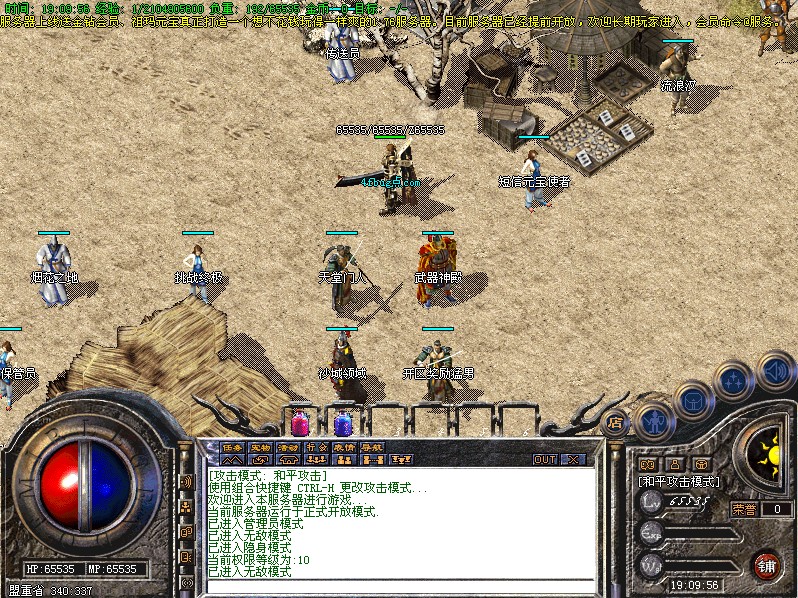This screenshot has height=598, width=798.
Task: Open the 任务 quest tab
Action: point(232,447)
